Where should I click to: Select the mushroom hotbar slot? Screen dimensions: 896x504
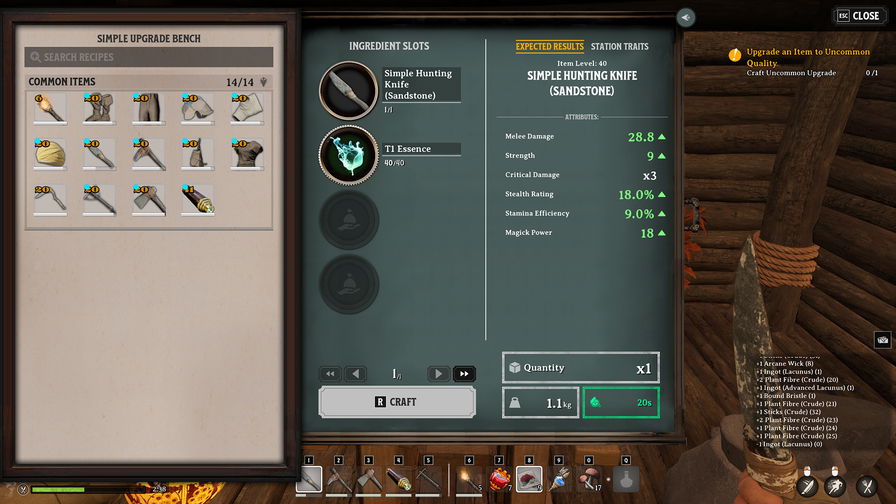point(591,480)
